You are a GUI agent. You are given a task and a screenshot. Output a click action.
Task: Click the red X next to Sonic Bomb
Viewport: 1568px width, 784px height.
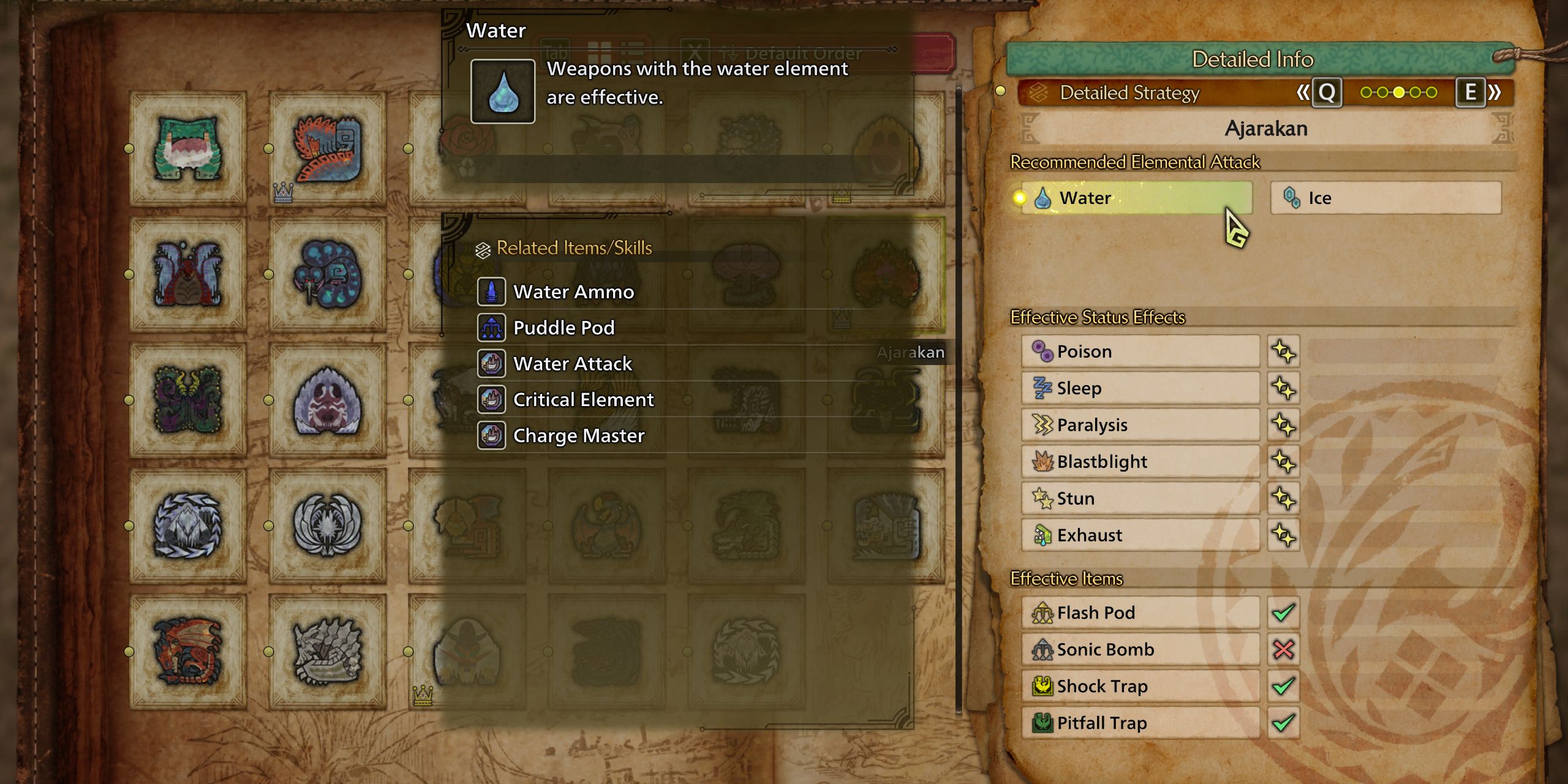[1284, 649]
